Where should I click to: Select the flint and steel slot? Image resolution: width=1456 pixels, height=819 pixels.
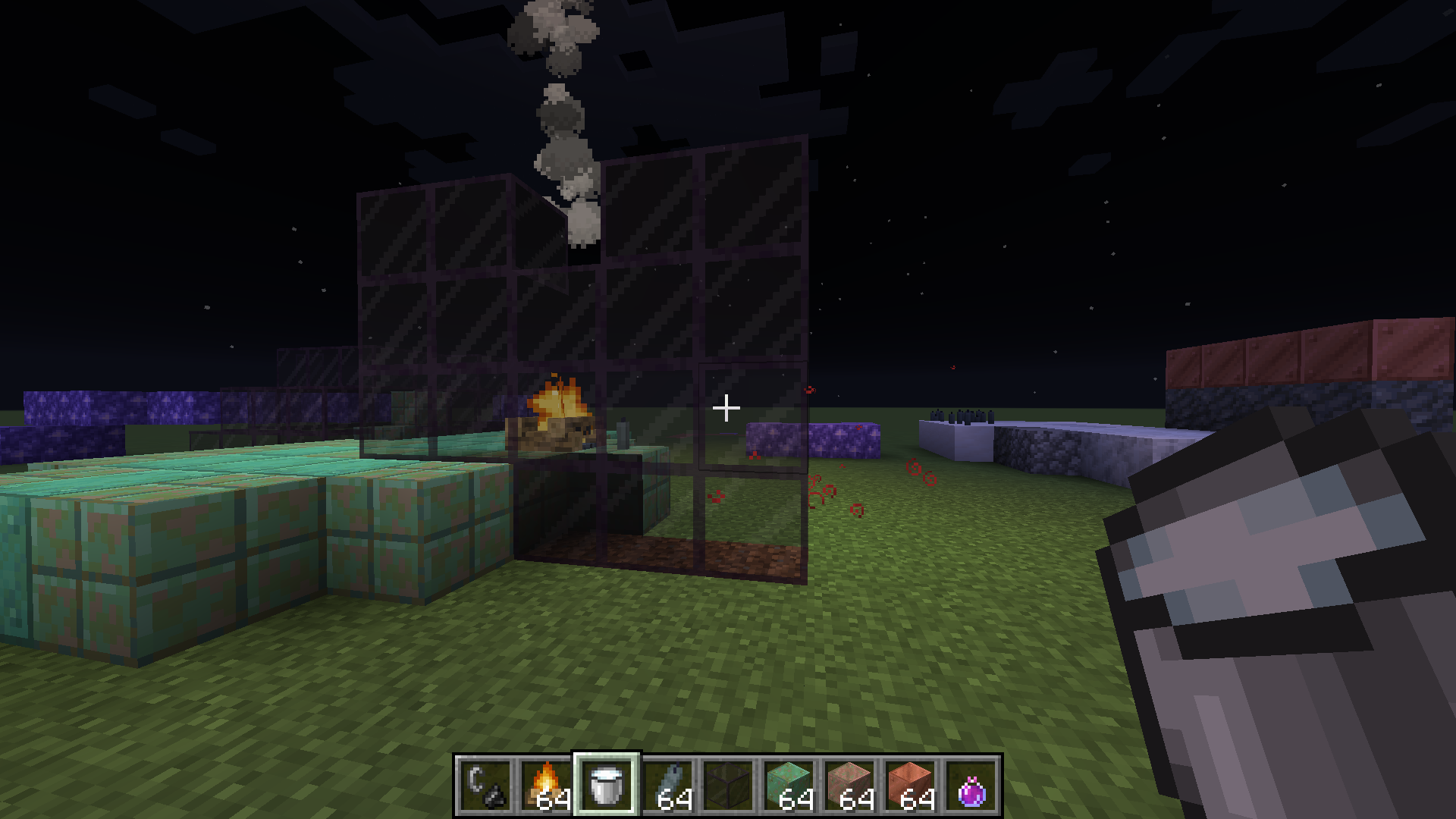coord(485,786)
